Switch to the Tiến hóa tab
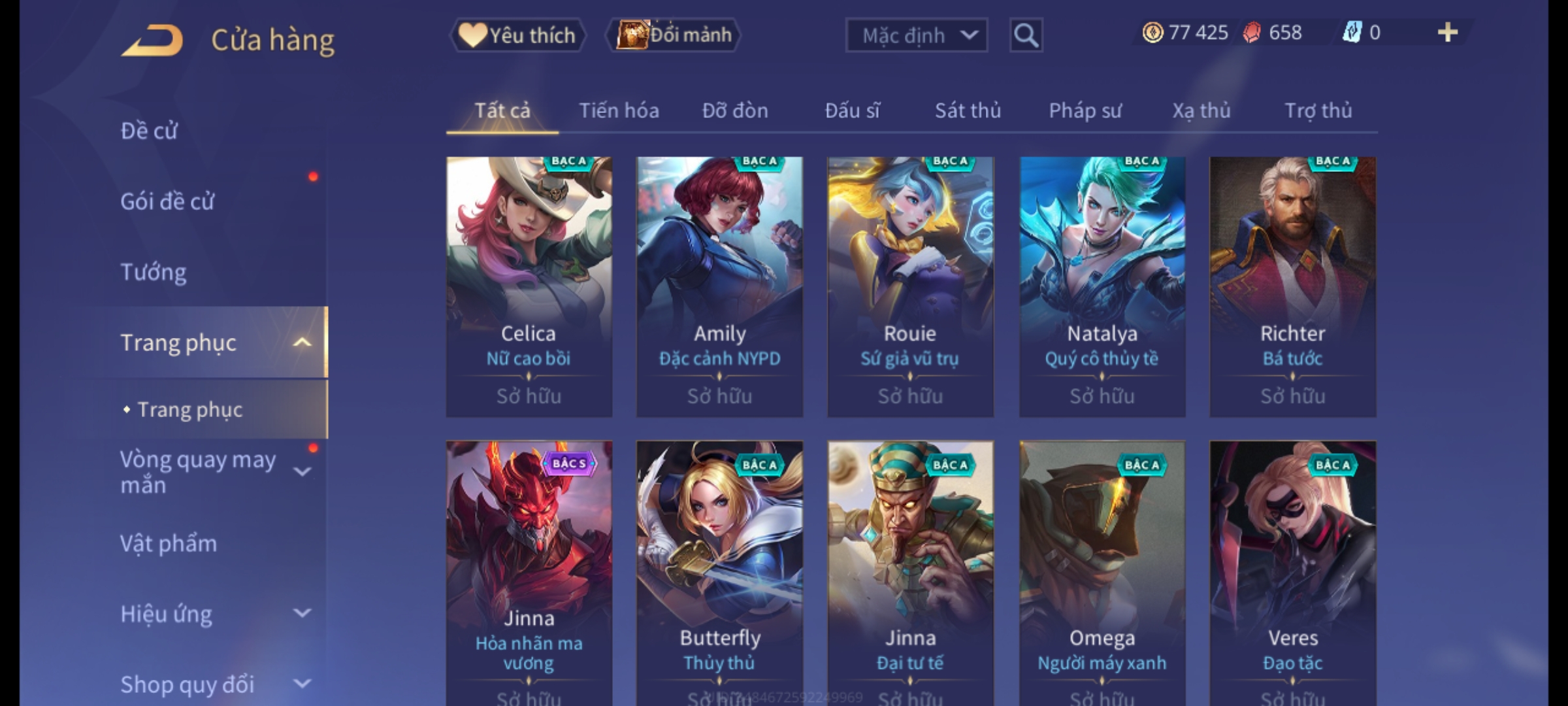The image size is (1568, 706). click(x=619, y=110)
